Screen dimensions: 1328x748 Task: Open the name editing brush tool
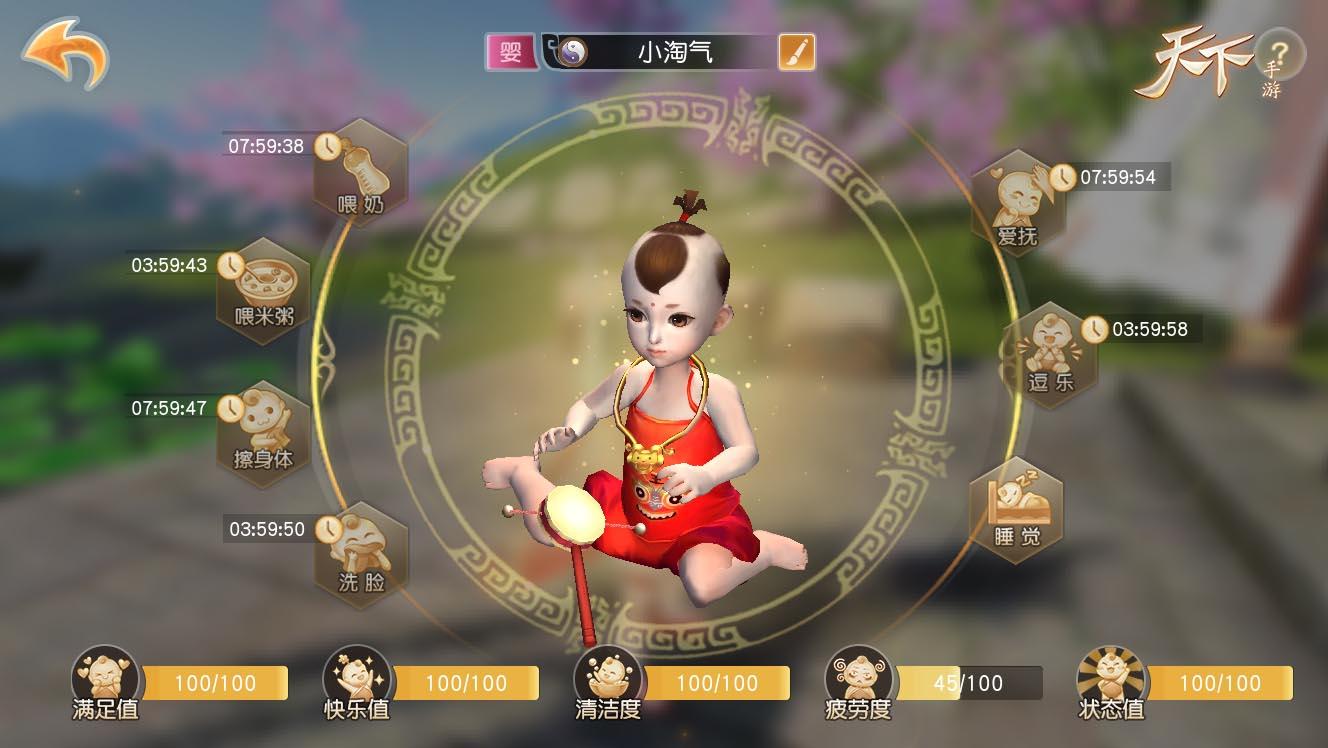tap(795, 50)
